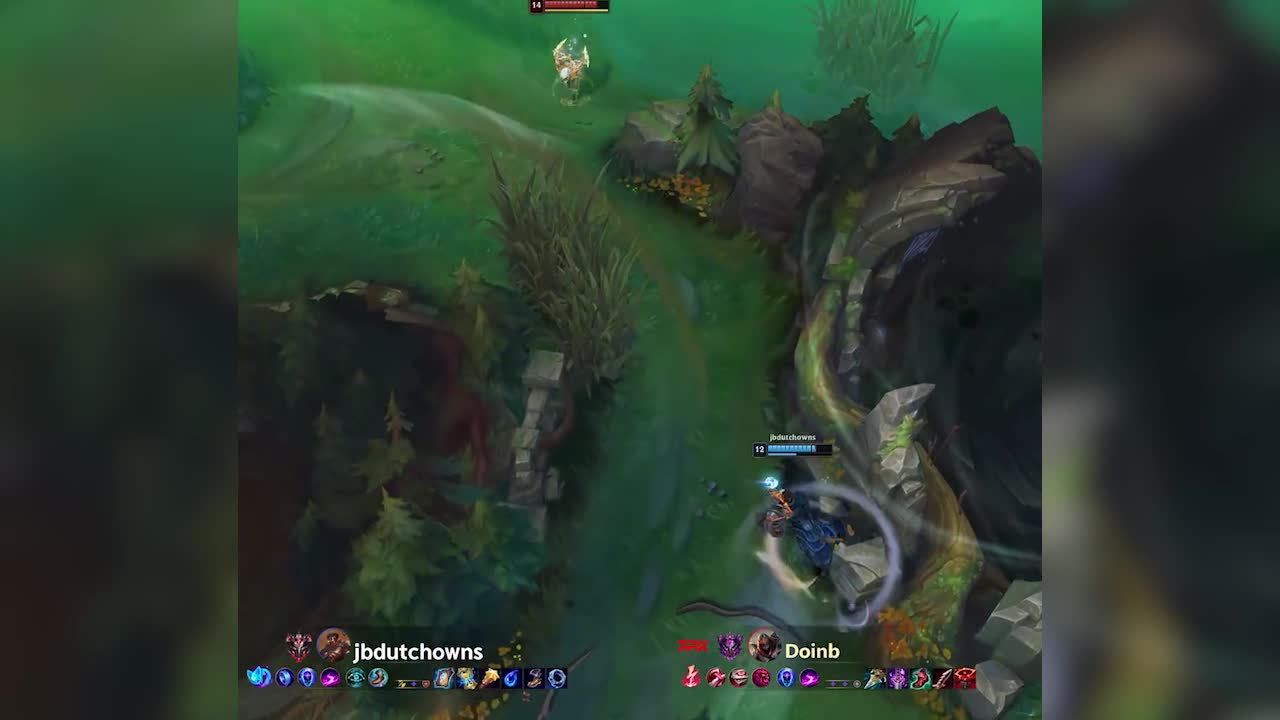Click Doinb's champion portrait
The image size is (1280, 720).
(x=764, y=646)
